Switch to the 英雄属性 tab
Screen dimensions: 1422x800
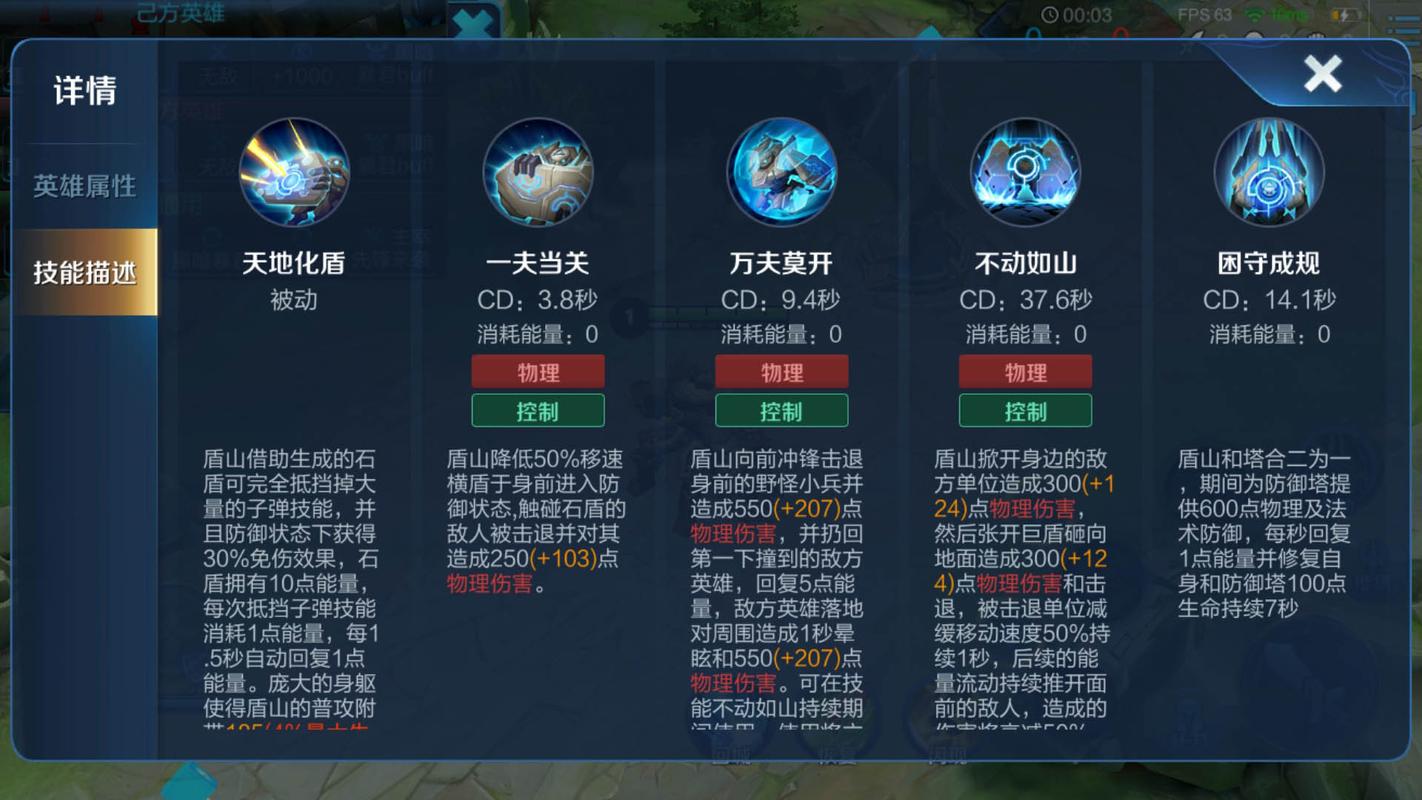click(x=83, y=186)
